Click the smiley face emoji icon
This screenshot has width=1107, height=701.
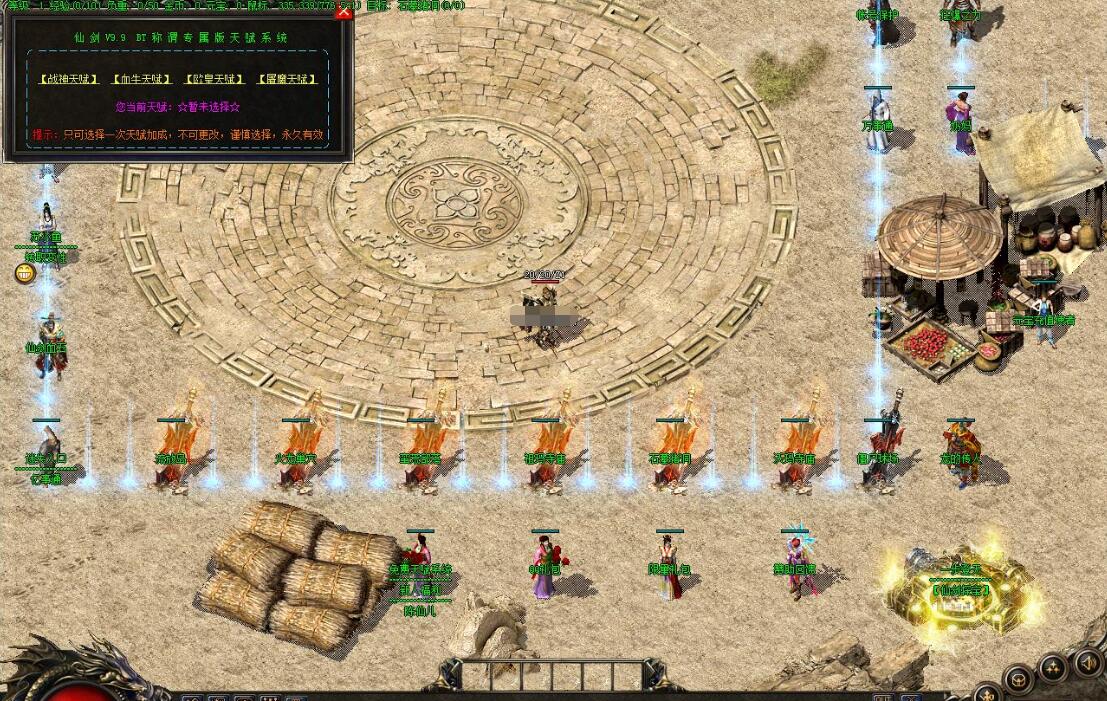[25, 273]
